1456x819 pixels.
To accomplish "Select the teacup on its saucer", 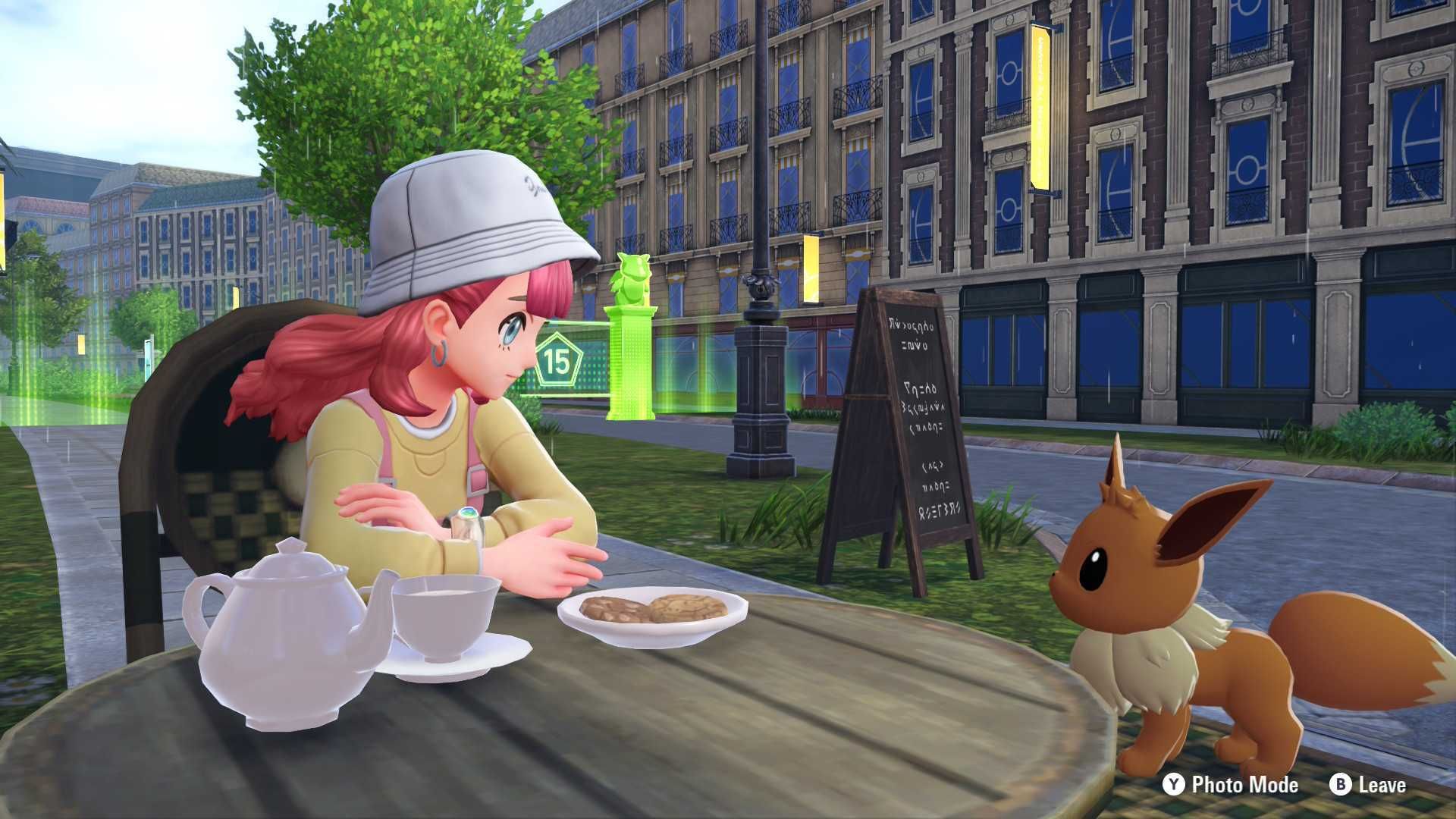I will [444, 622].
